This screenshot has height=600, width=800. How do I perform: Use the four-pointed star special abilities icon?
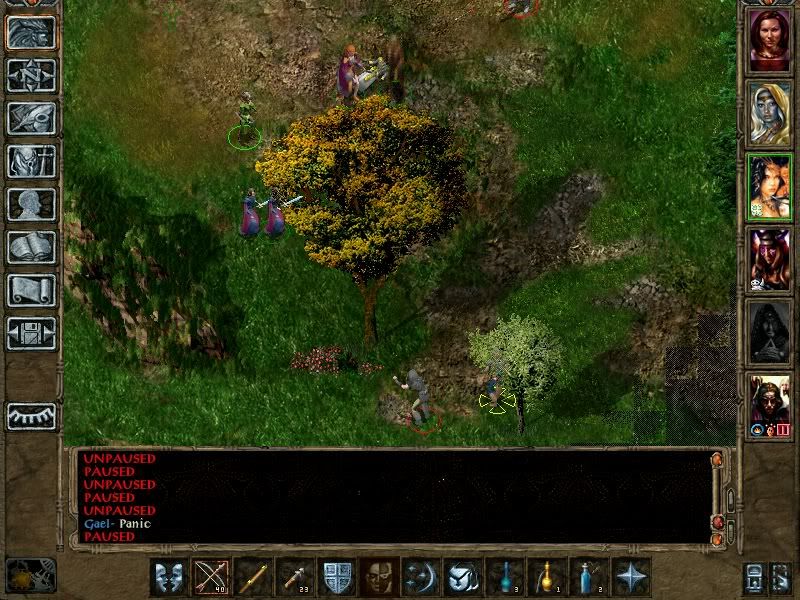pos(631,577)
